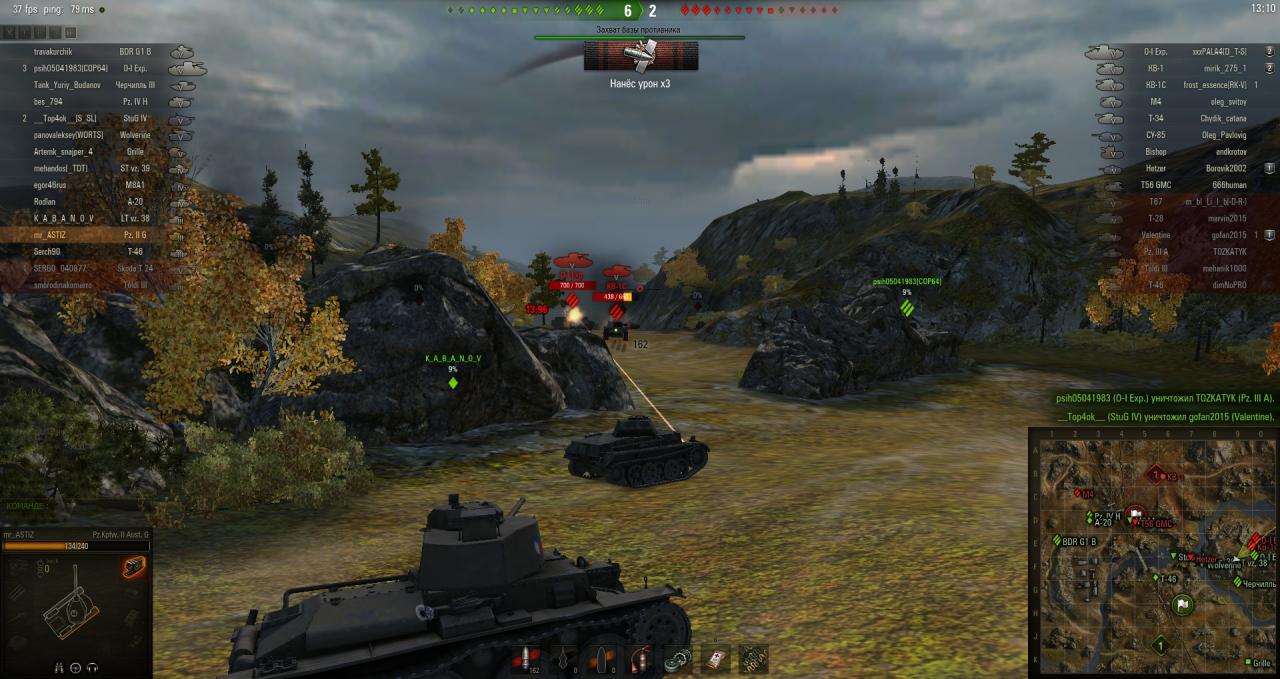
Task: Click the steering wheel driver icon
Action: [75, 667]
